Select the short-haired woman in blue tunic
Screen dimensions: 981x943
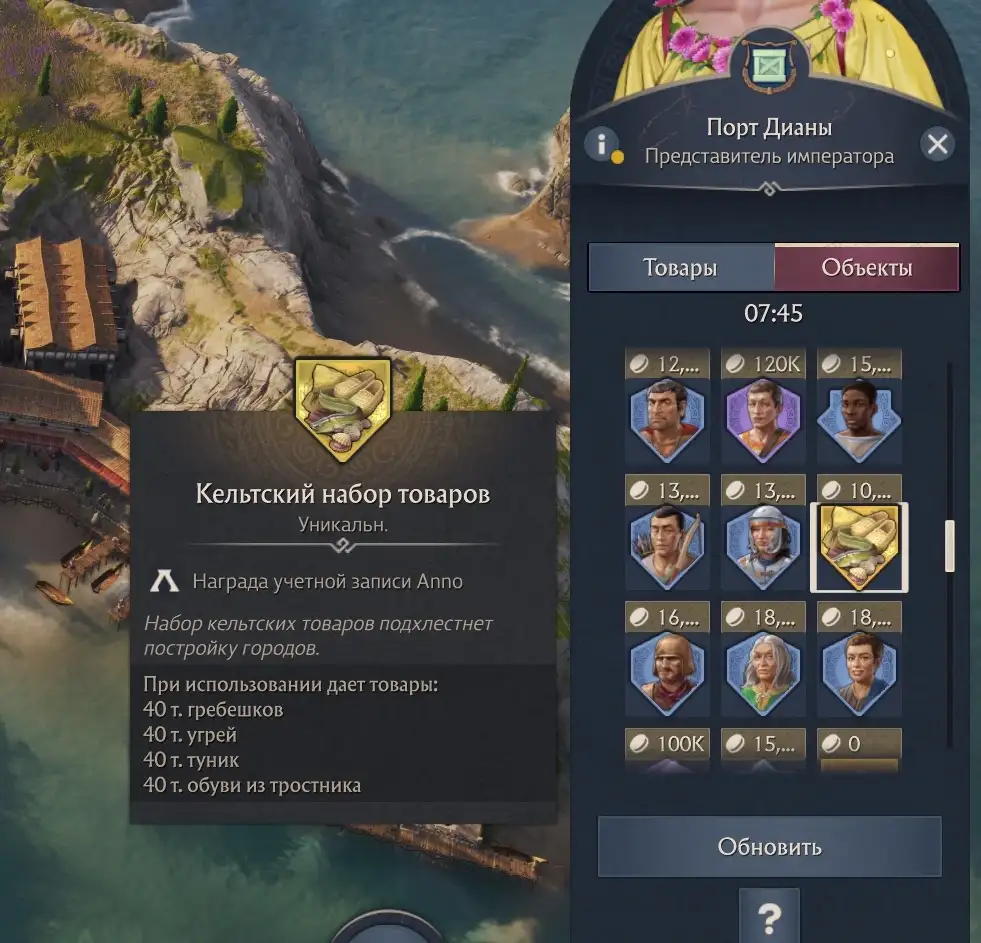[859, 674]
